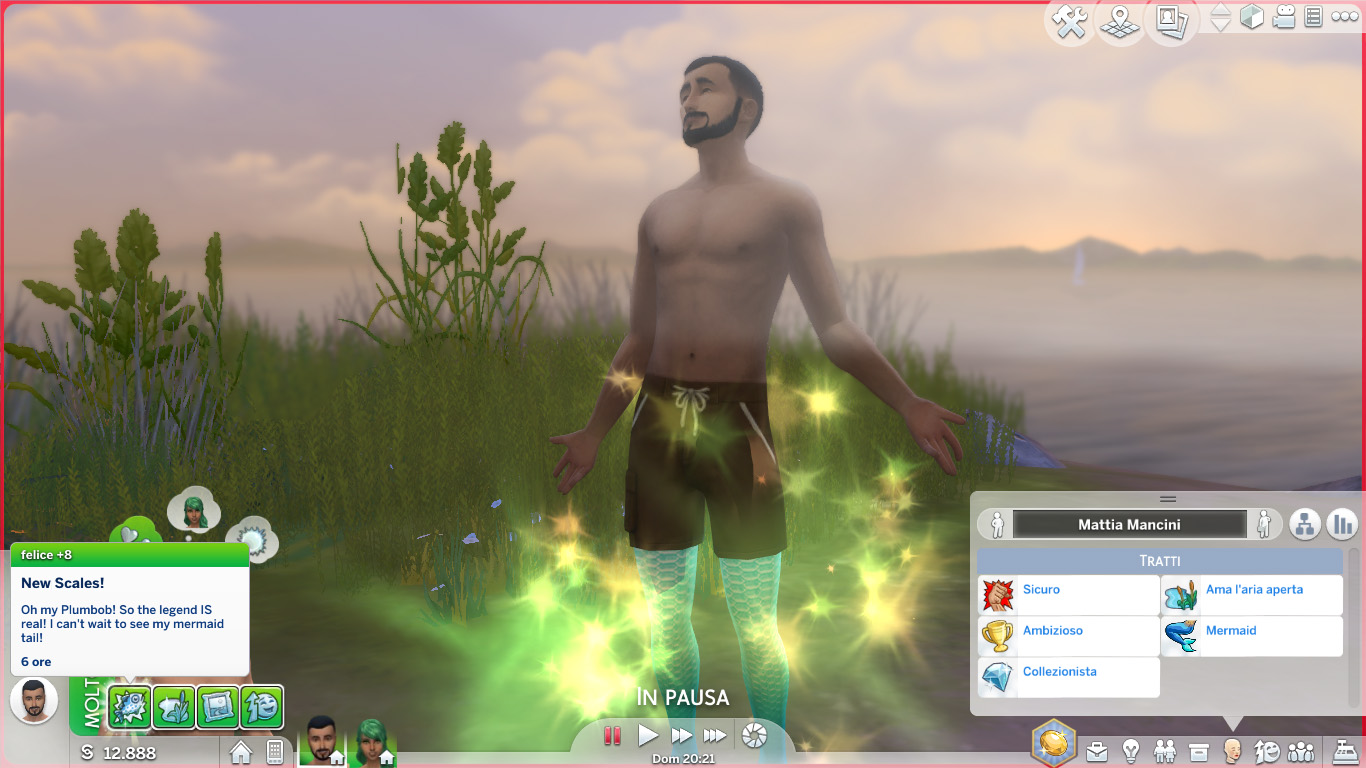
Task: Open the Simology bald head icon
Action: [x=1234, y=751]
